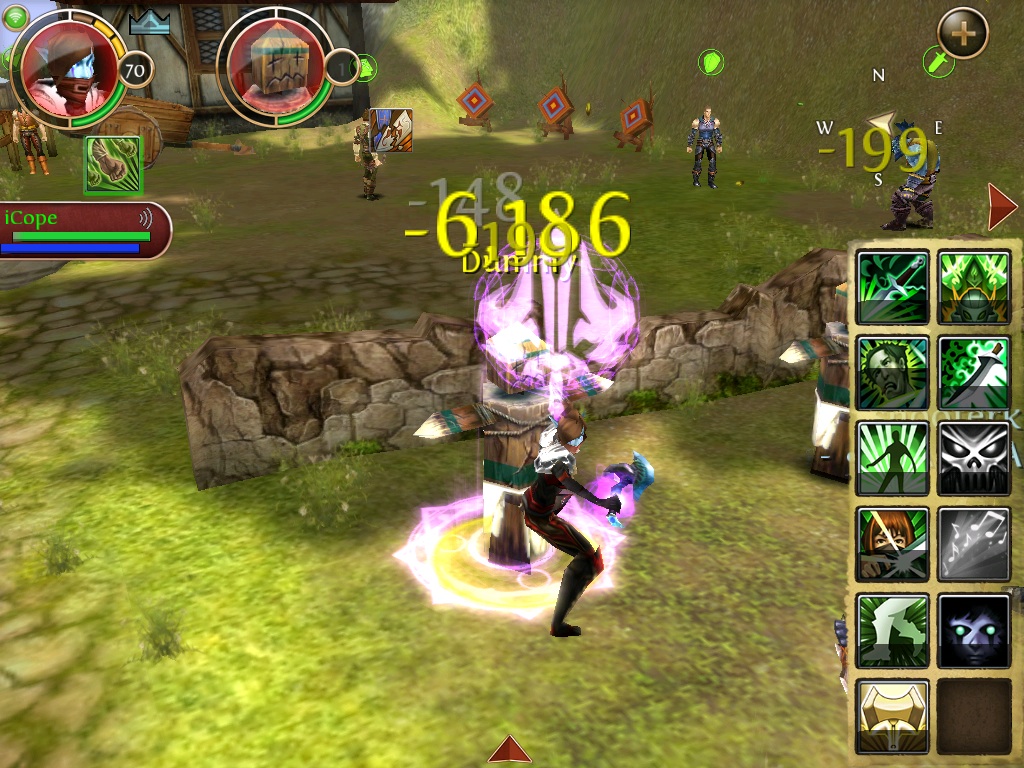1024x768 pixels.
Task: Cast the red-haired masked rogue skill
Action: coord(892,545)
